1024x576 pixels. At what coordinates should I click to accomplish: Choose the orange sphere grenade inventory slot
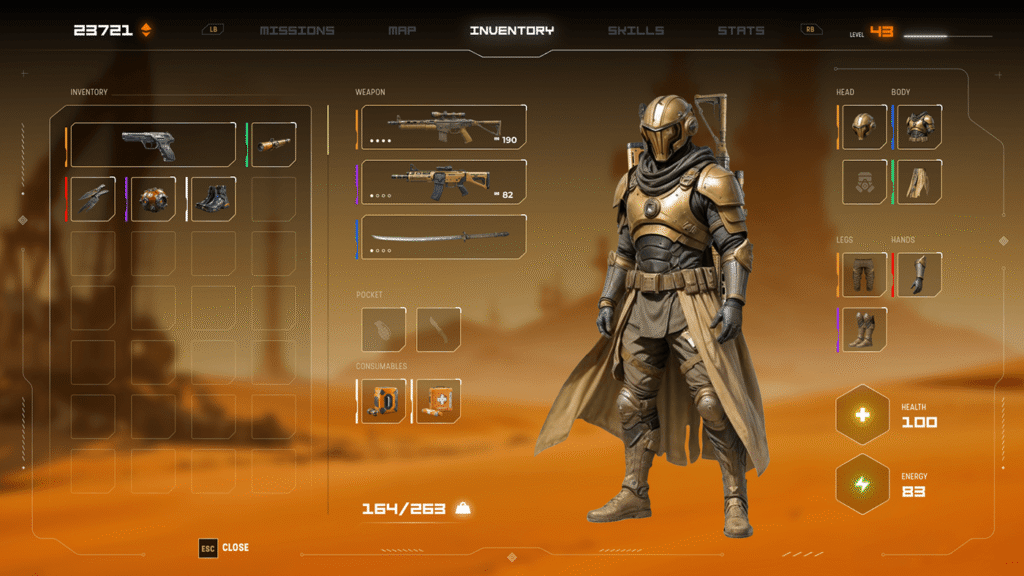click(154, 199)
